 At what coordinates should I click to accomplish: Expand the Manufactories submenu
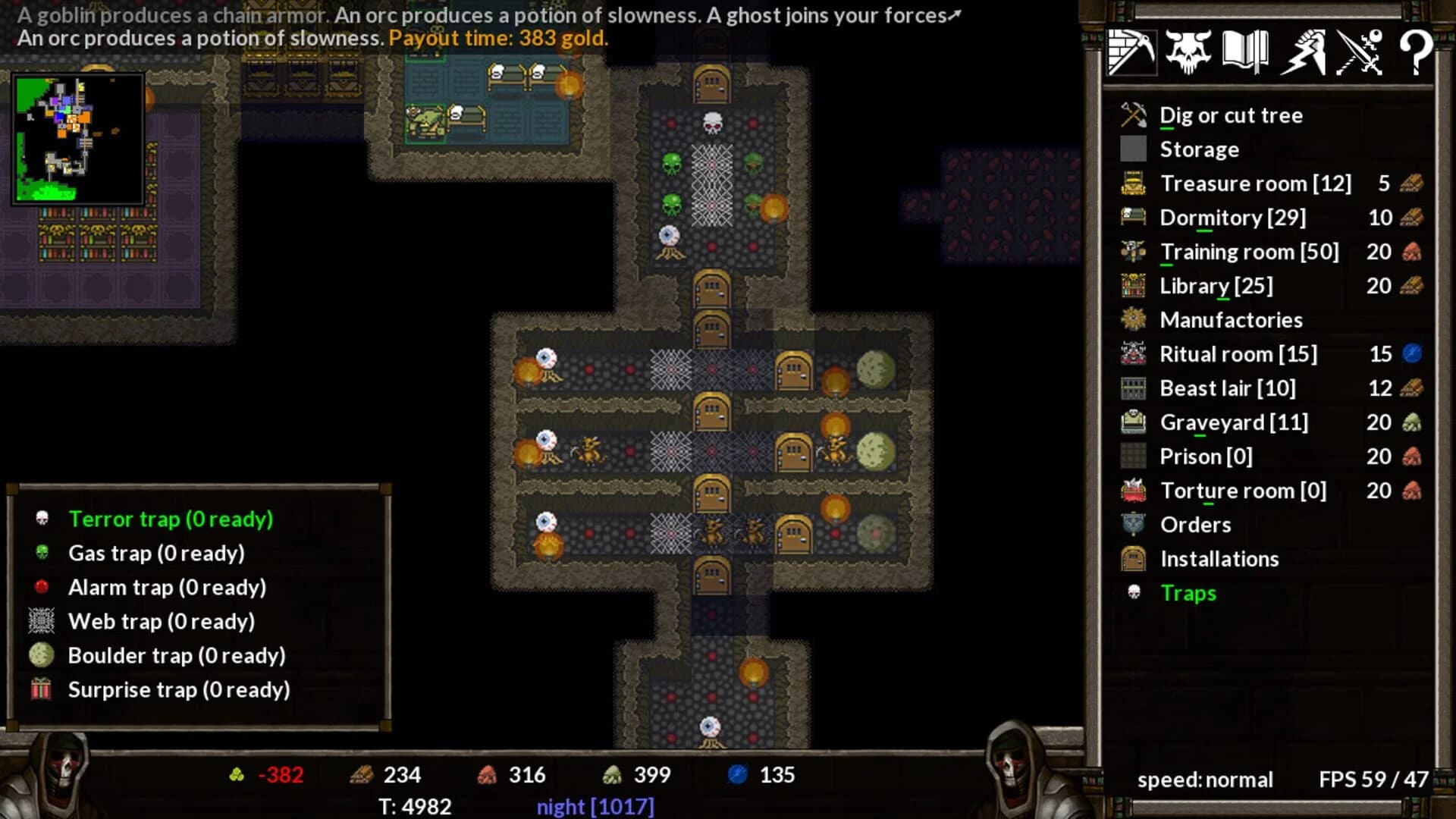1232,319
